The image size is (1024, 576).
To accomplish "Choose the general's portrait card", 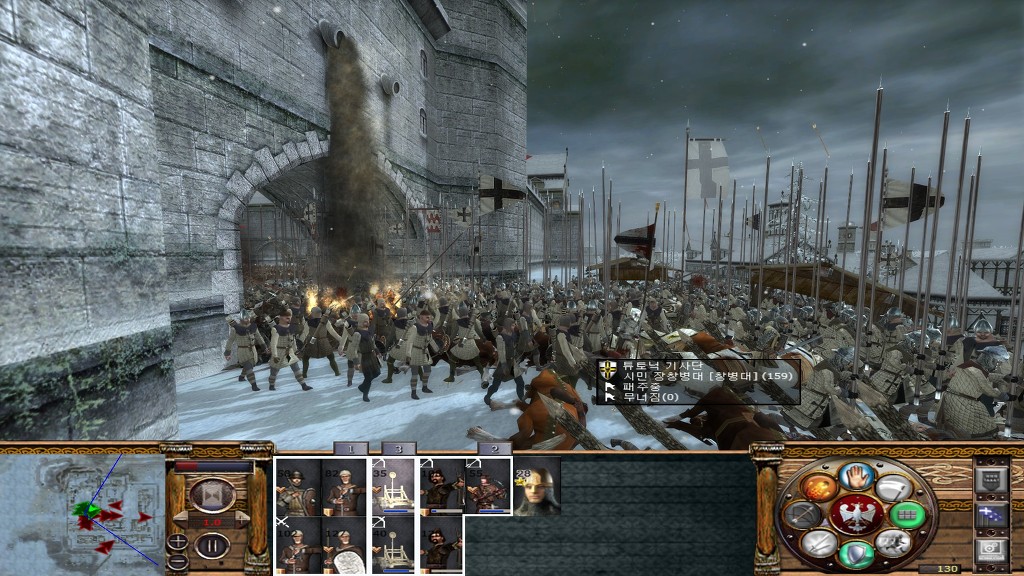I will (538, 487).
